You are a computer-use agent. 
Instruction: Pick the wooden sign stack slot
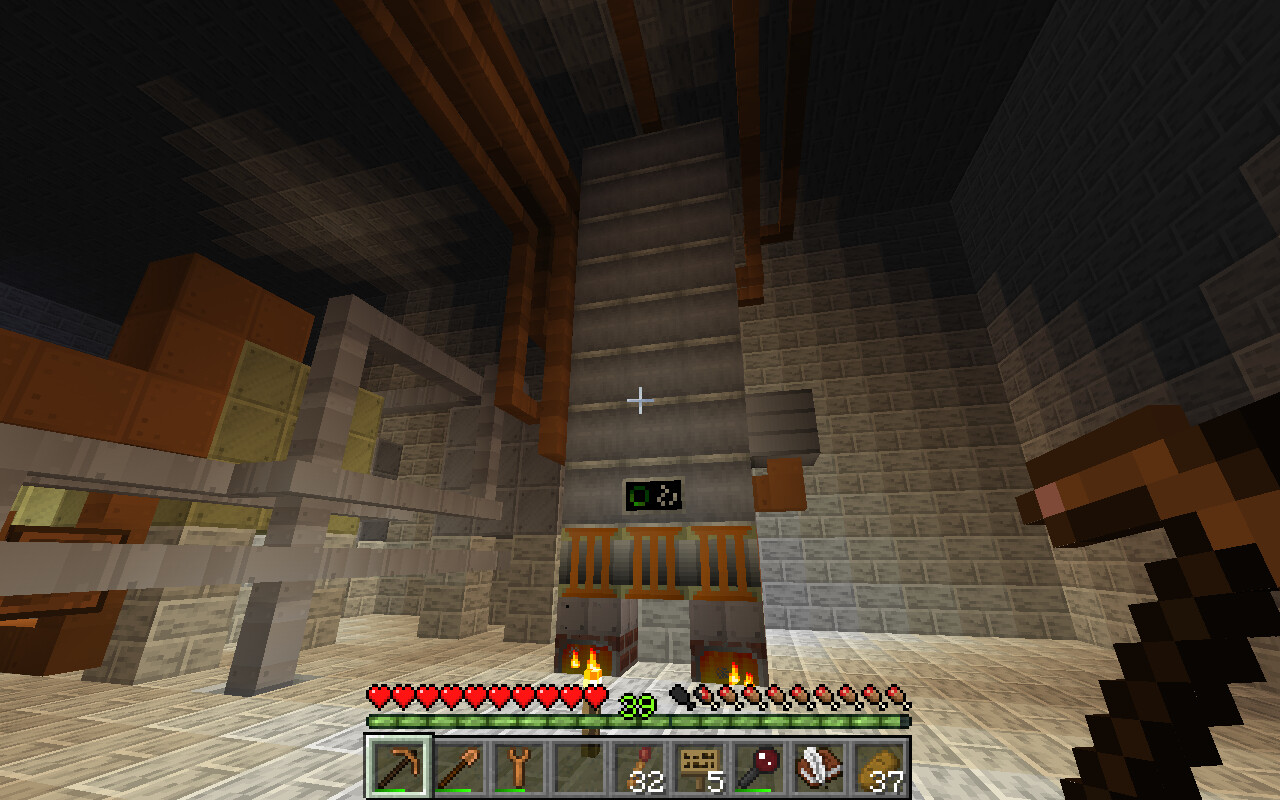pyautogui.click(x=699, y=768)
